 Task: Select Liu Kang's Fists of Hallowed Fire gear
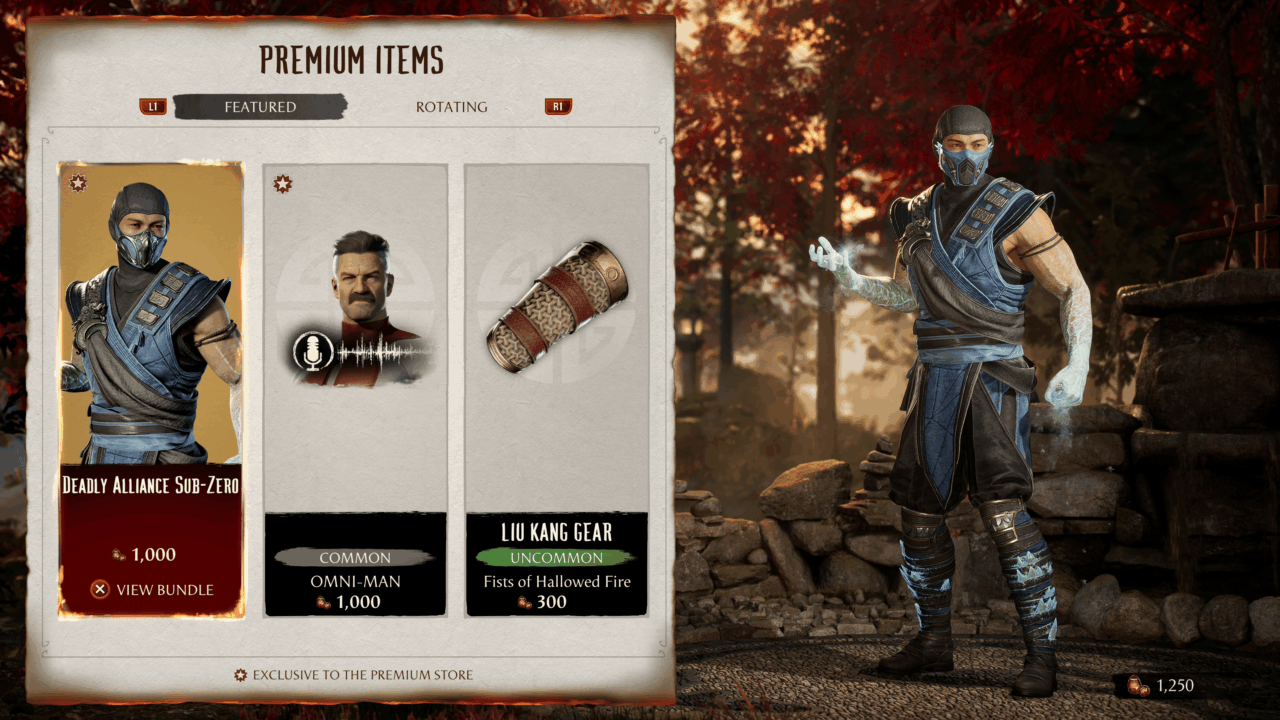click(557, 390)
